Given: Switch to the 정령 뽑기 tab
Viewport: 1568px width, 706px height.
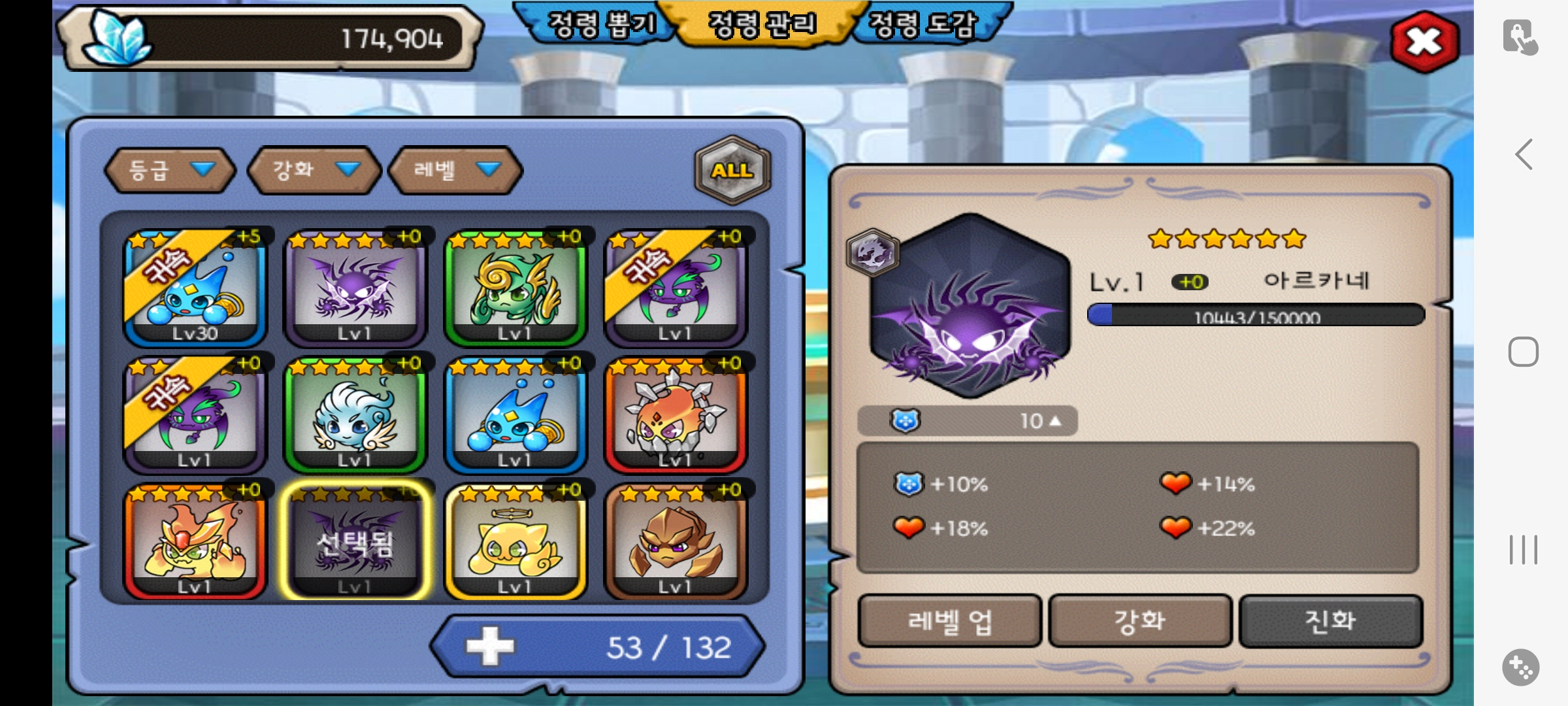Looking at the screenshot, I should (600, 25).
